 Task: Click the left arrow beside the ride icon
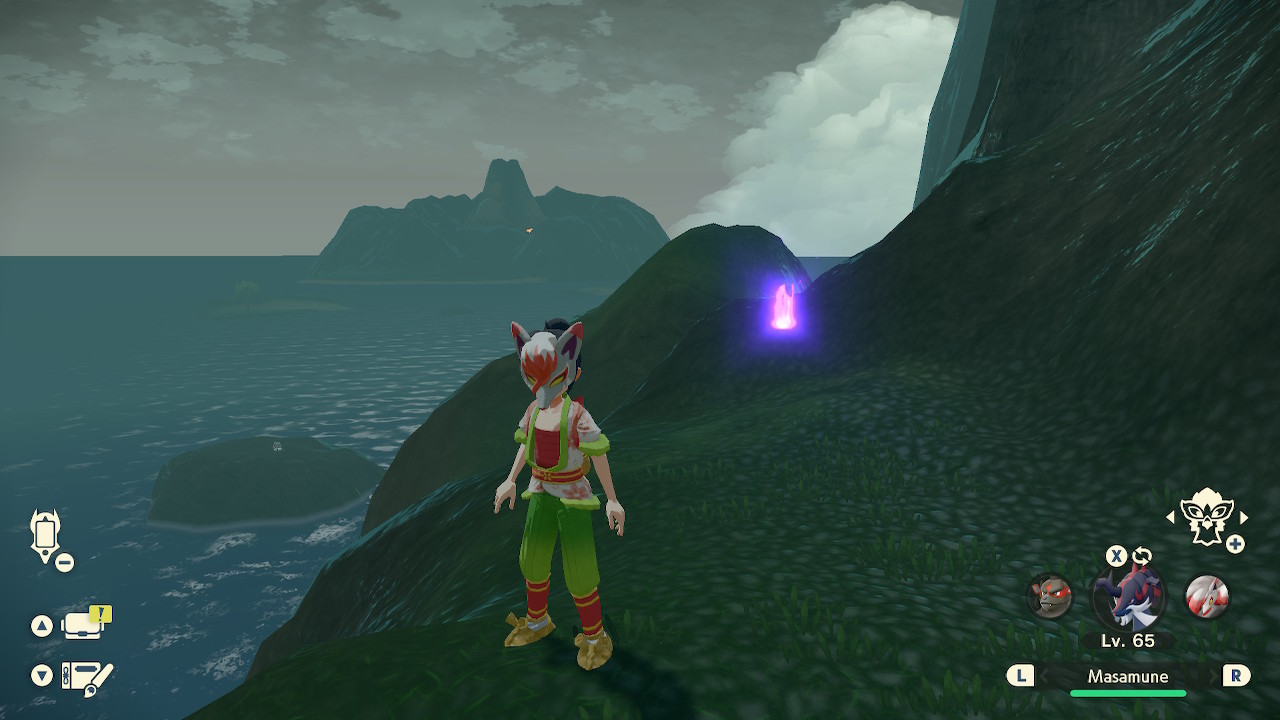(x=1171, y=517)
